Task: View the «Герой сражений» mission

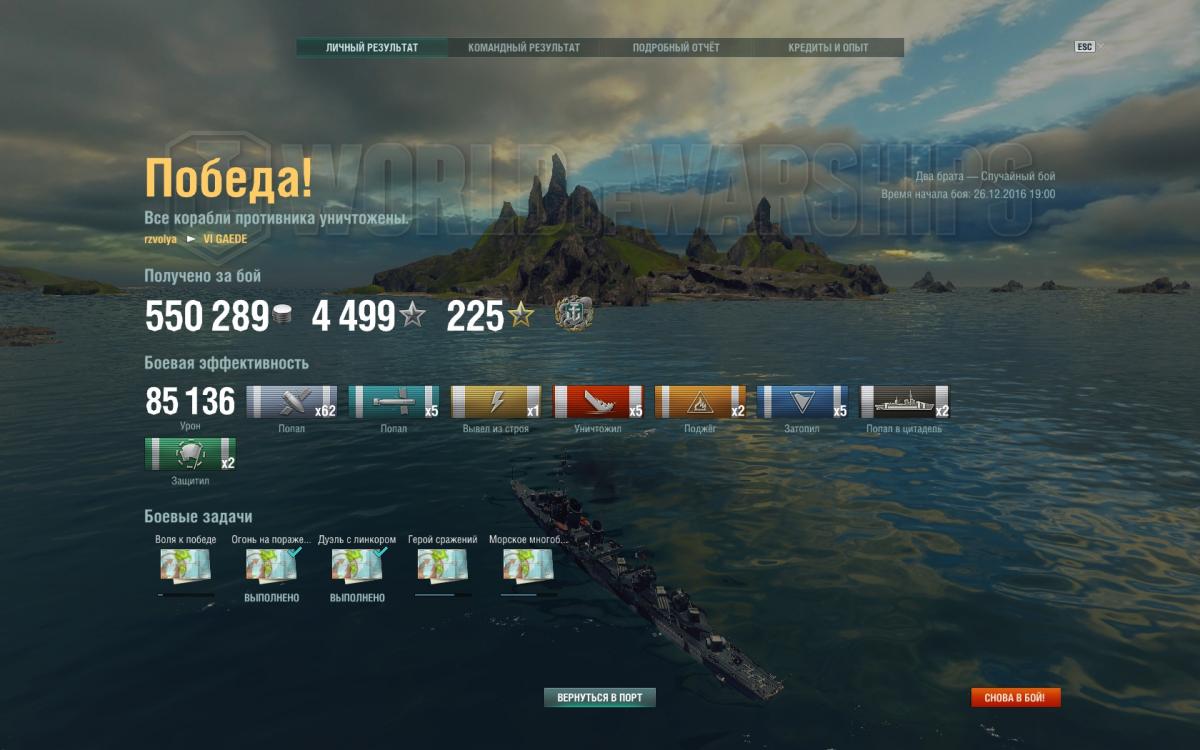Action: pyautogui.click(x=443, y=566)
